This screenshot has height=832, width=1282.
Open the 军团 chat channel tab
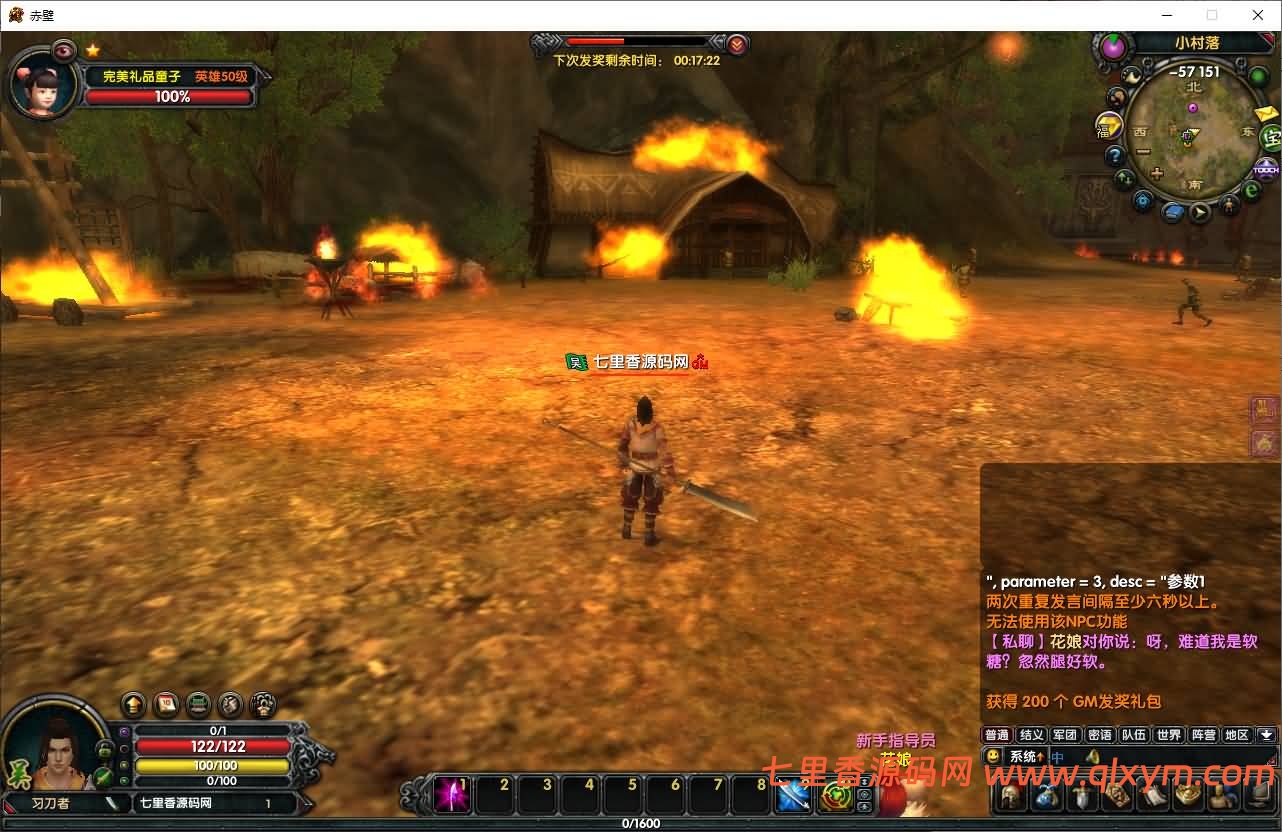point(1065,735)
